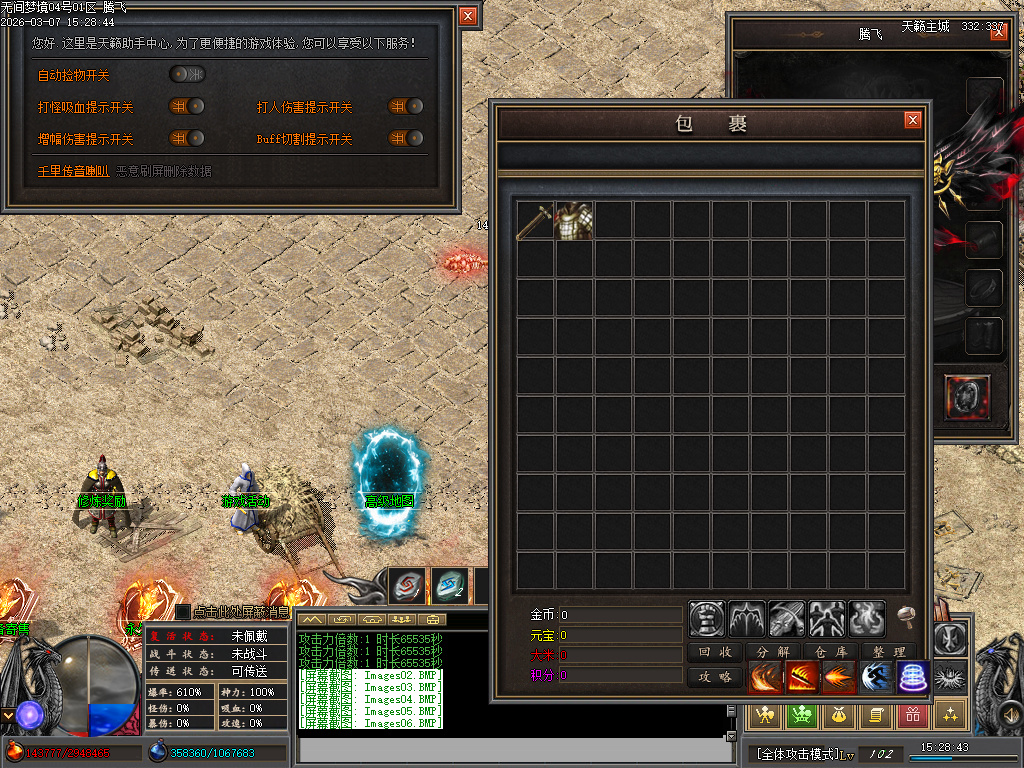
Task: Toggle the 打人伤害提示 switch
Action: point(406,107)
